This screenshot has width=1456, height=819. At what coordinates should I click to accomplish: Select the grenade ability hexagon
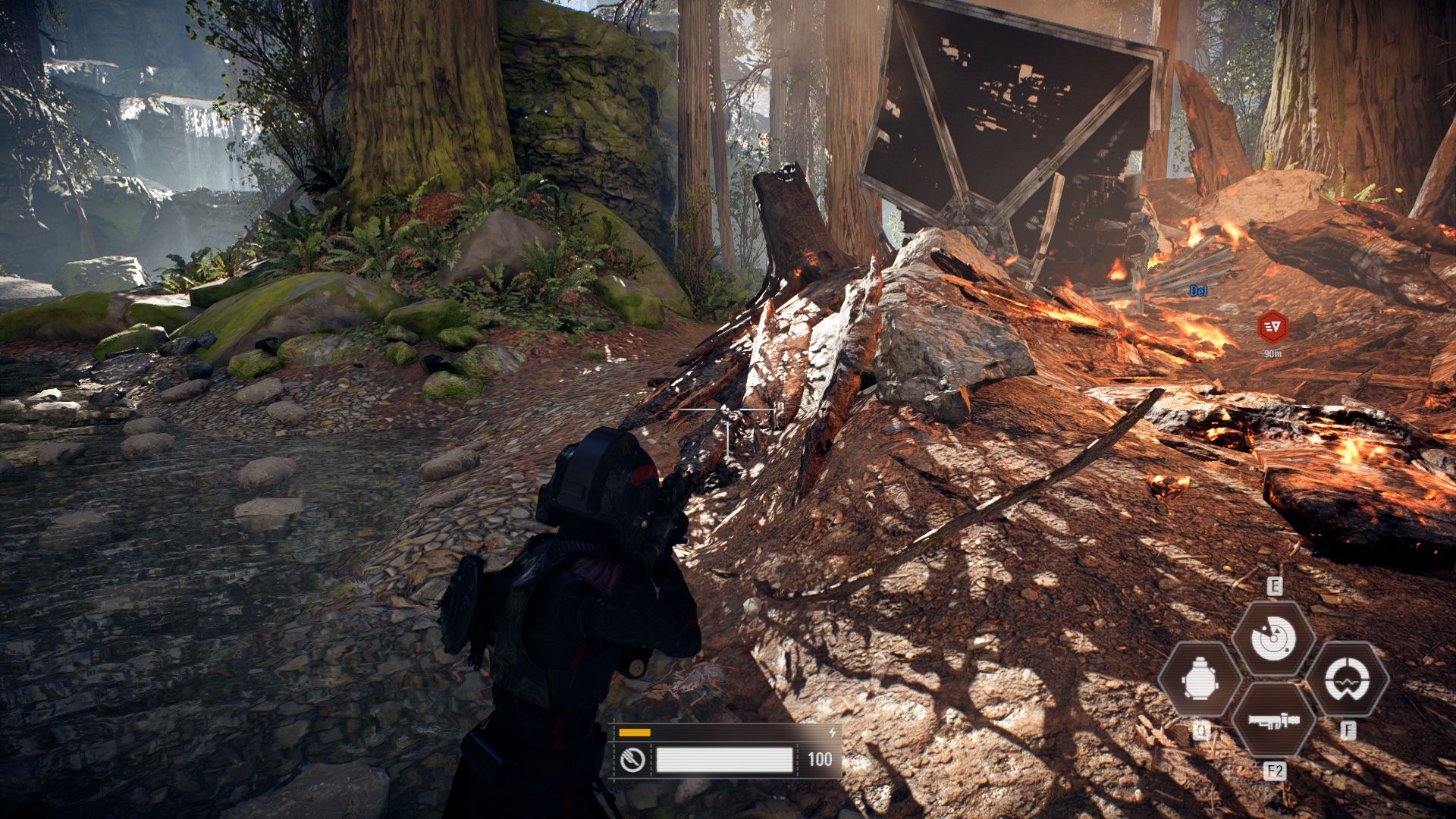pos(1200,679)
